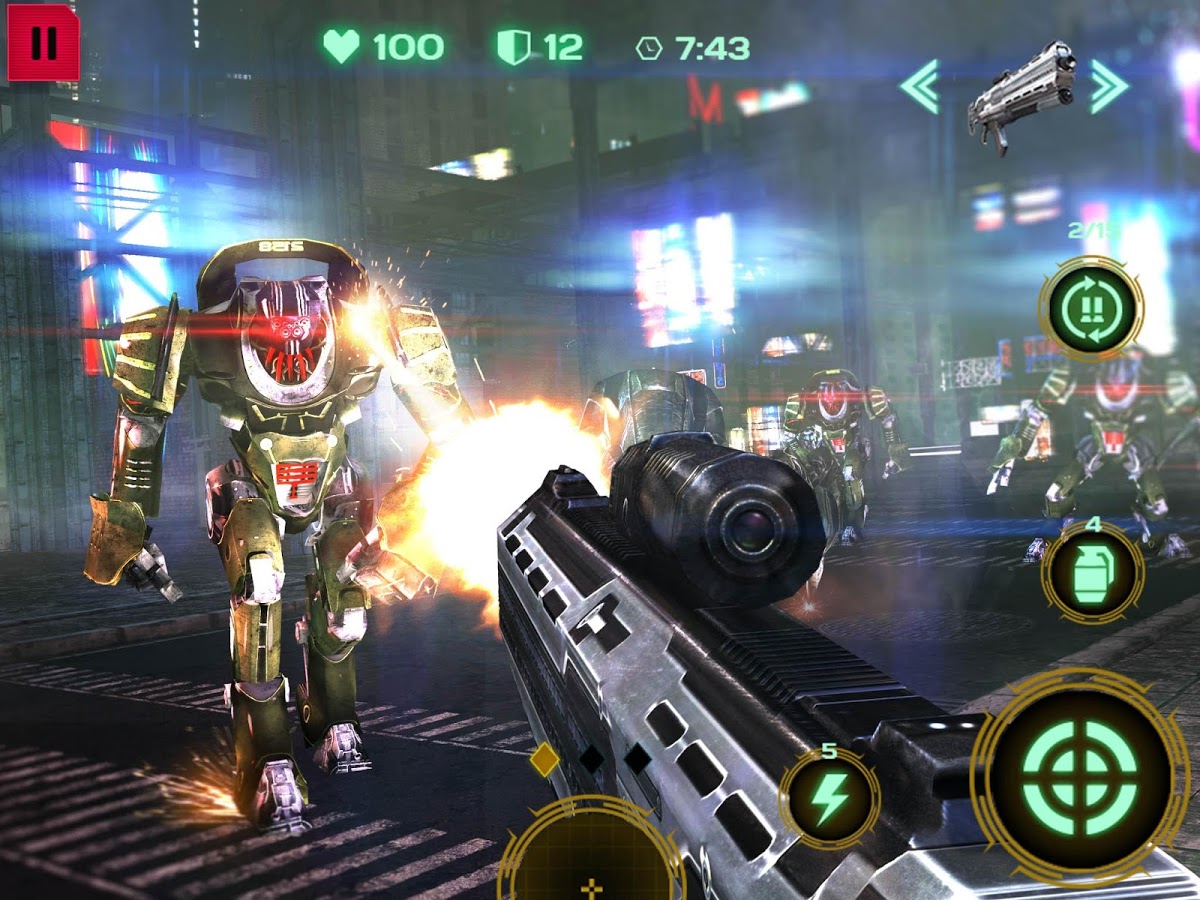Image resolution: width=1200 pixels, height=900 pixels.
Task: Reload ammo with the reload button
Action: coord(1090,309)
